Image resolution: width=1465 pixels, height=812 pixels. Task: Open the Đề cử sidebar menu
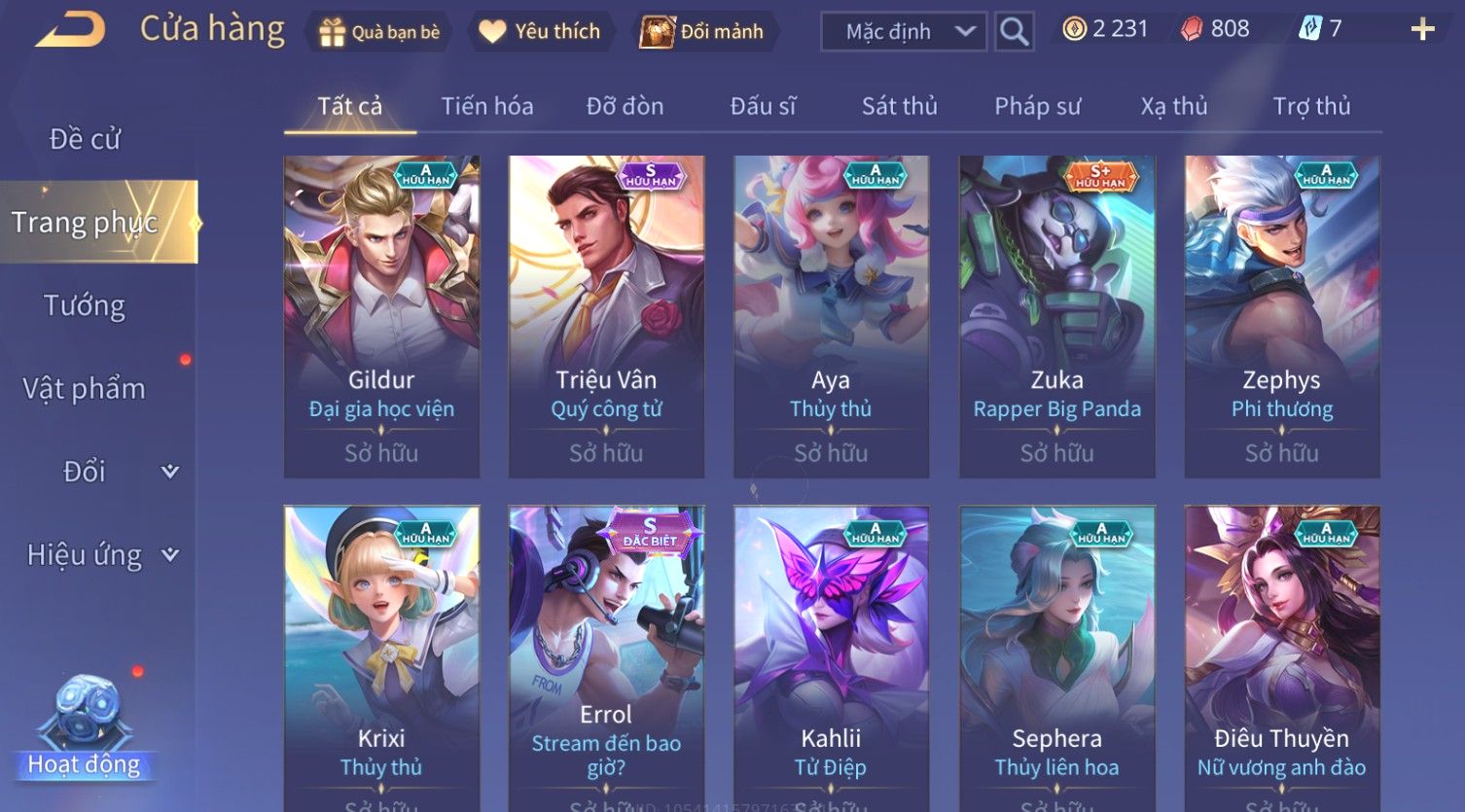(85, 139)
